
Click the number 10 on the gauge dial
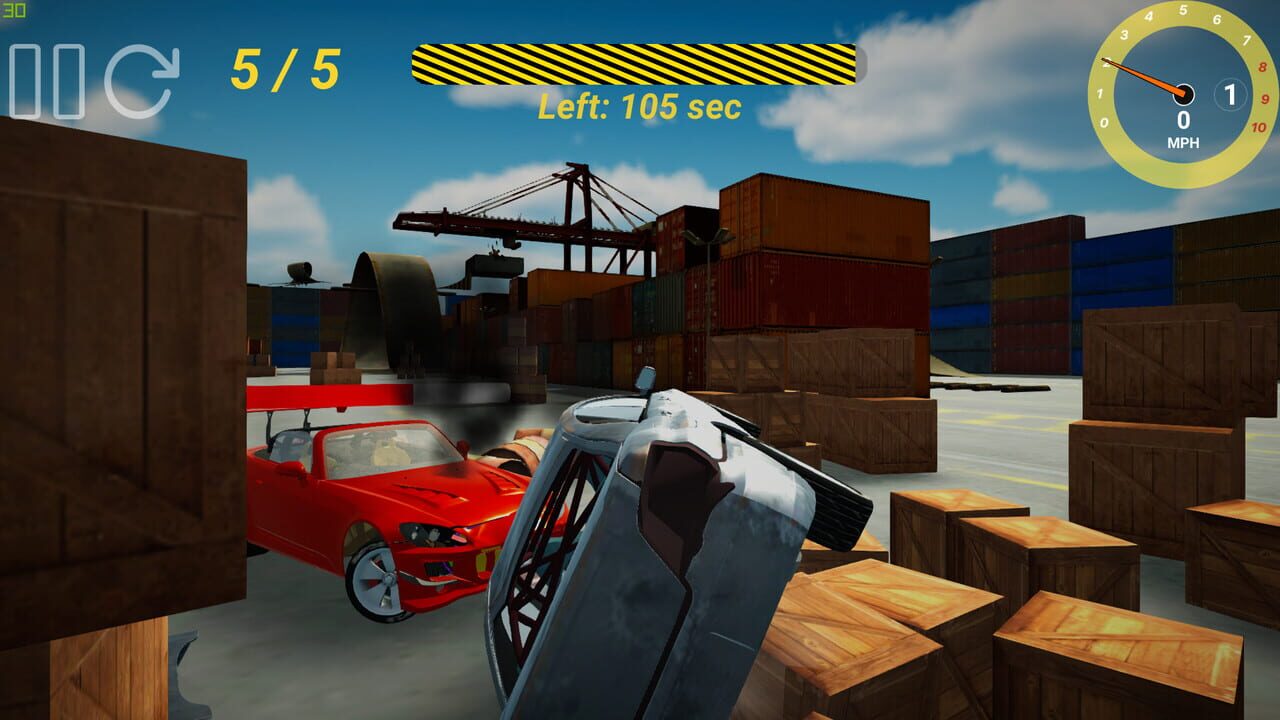(1258, 128)
